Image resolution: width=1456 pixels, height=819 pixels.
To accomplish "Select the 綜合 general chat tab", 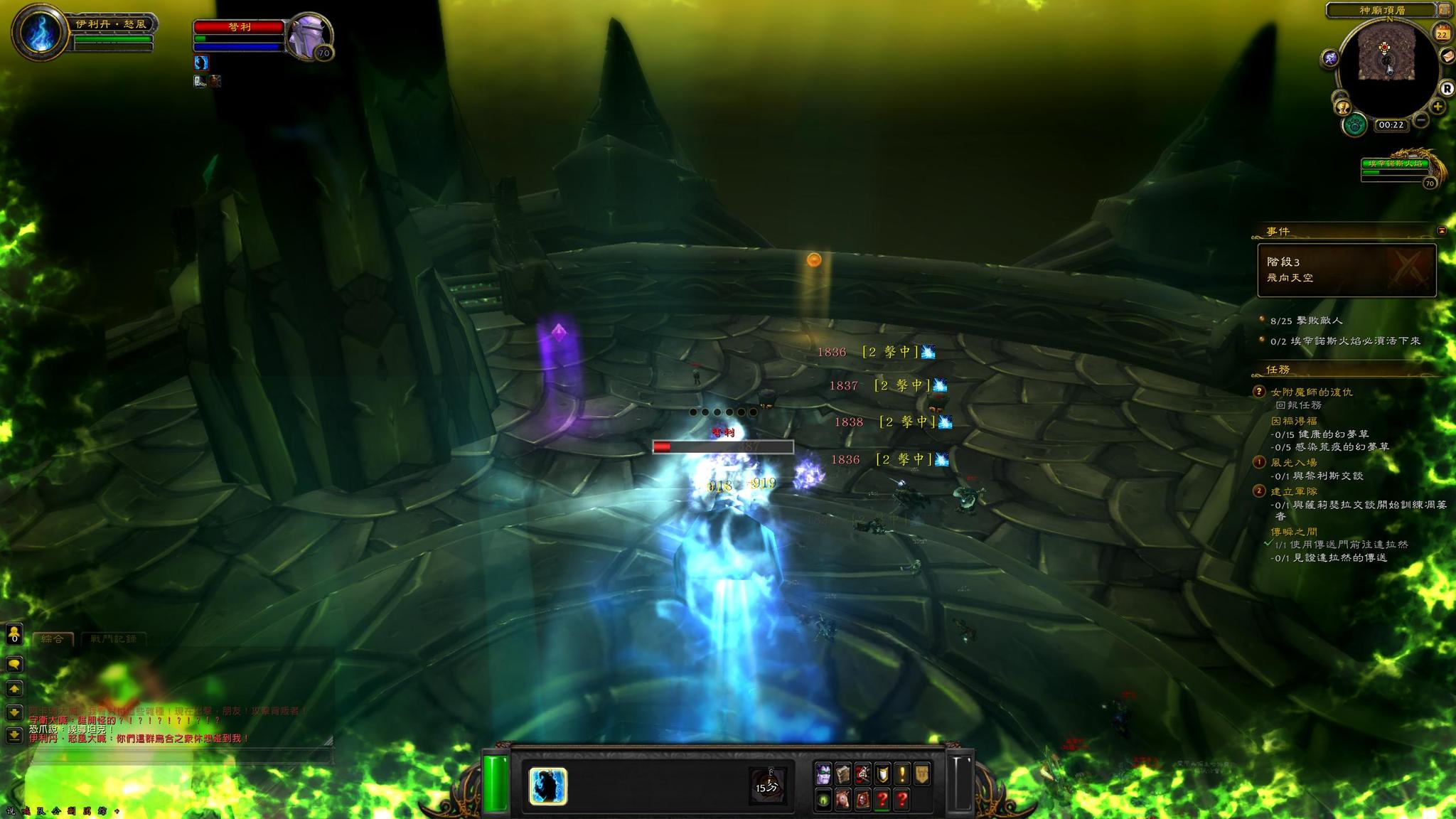I will point(53,638).
